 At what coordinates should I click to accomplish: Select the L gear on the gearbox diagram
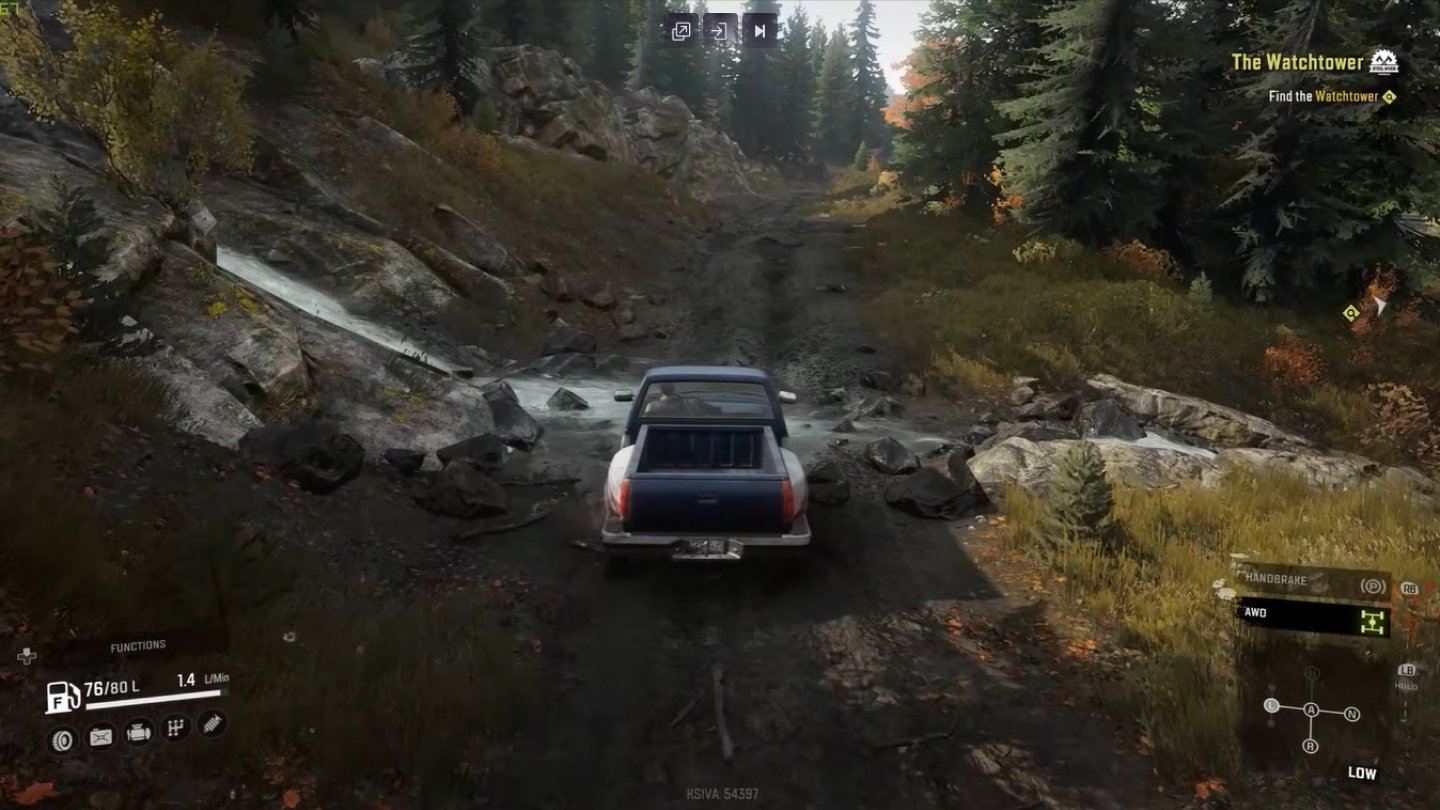click(1272, 706)
